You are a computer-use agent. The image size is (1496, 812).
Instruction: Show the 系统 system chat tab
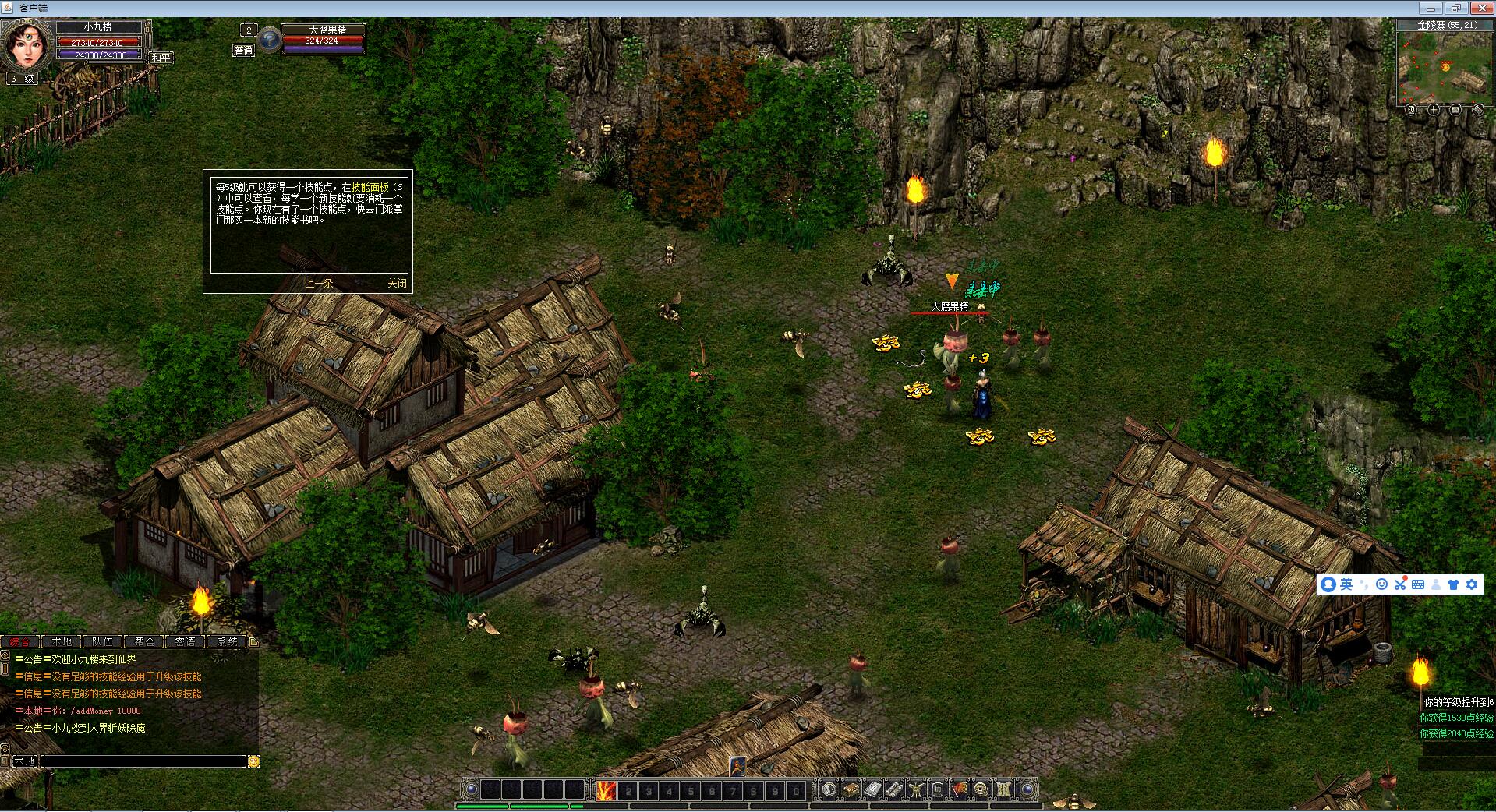coord(227,641)
